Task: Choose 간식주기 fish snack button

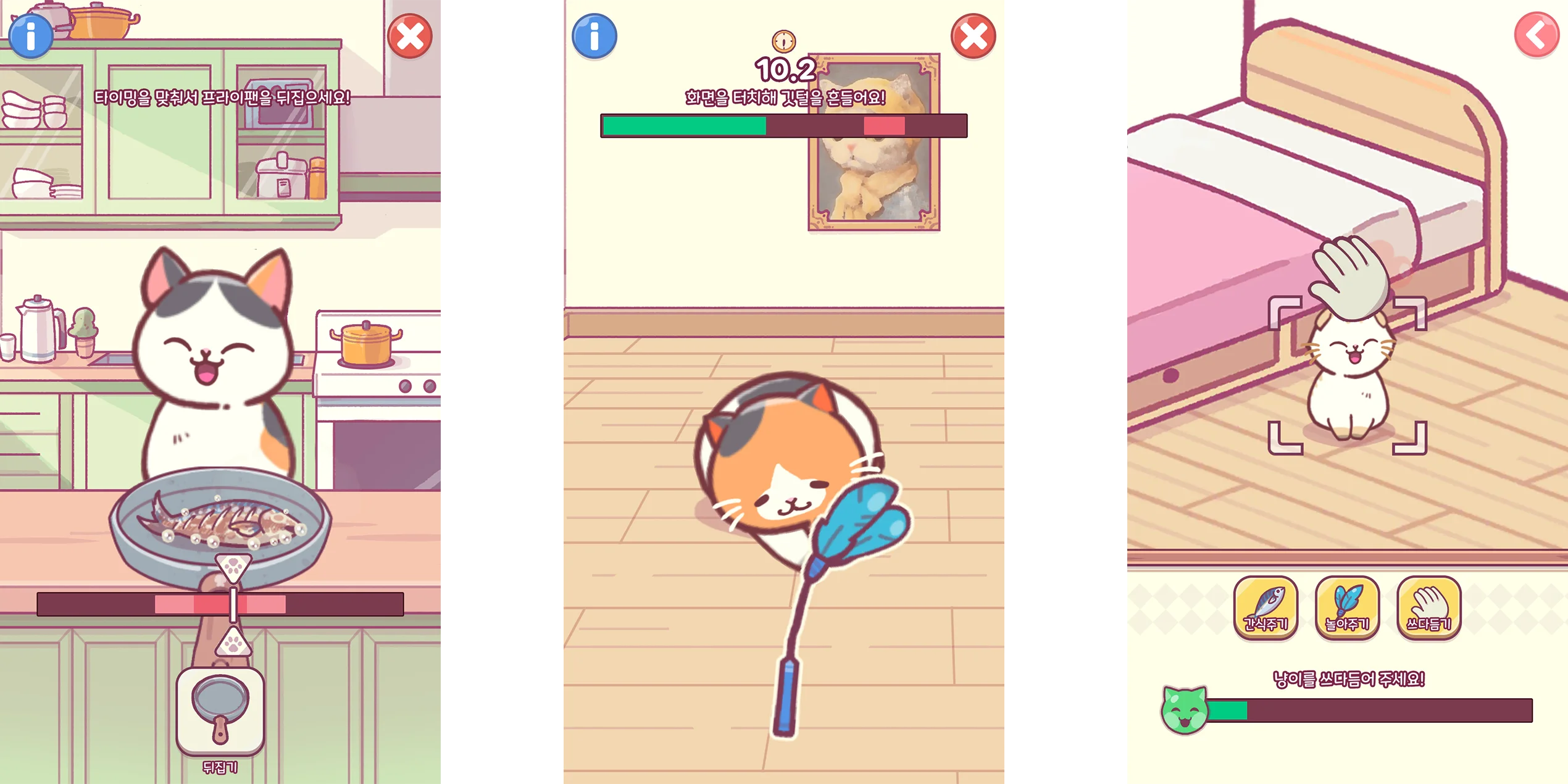Action: pyautogui.click(x=1266, y=607)
